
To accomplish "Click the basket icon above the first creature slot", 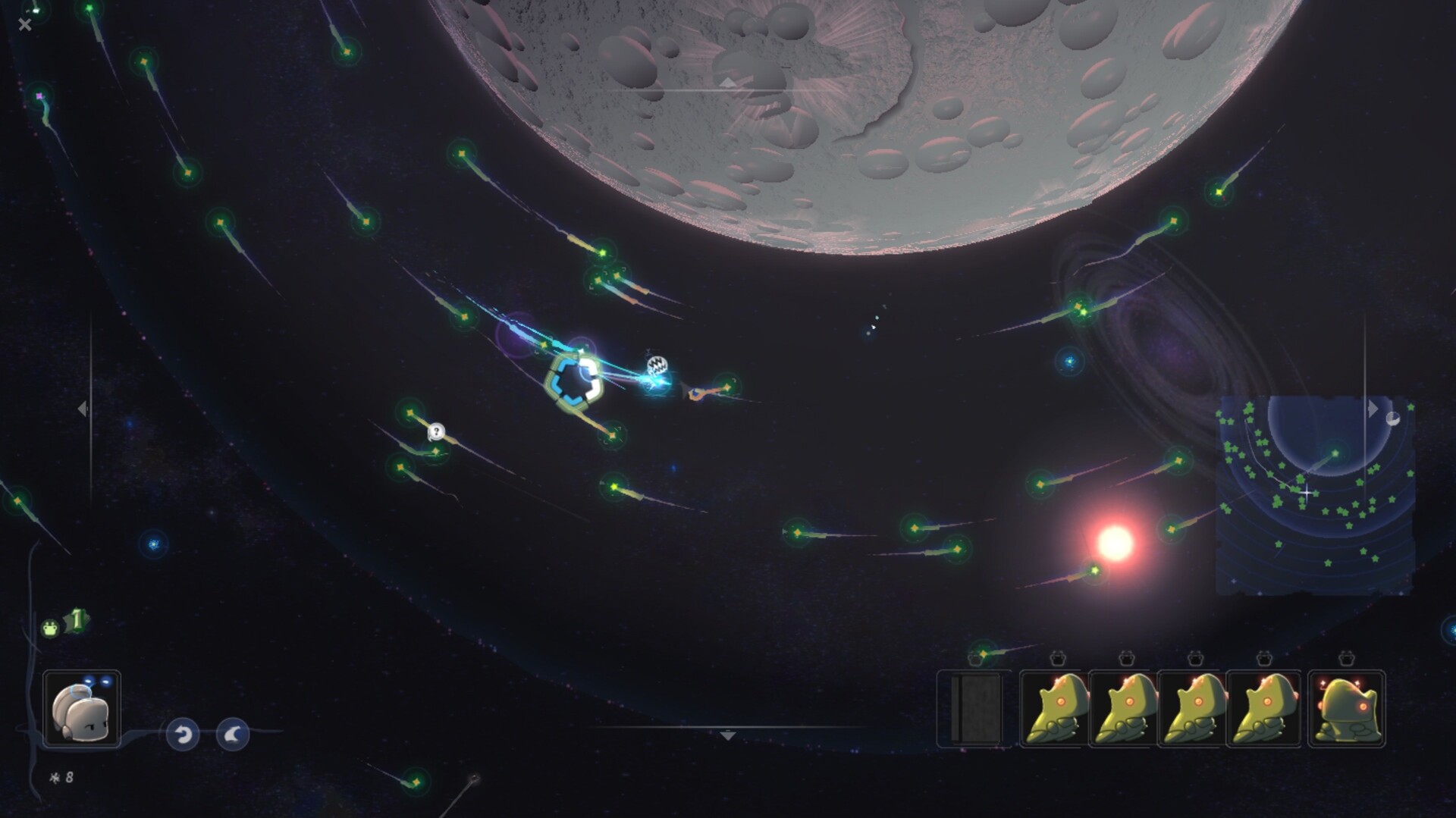I will coord(1056,660).
